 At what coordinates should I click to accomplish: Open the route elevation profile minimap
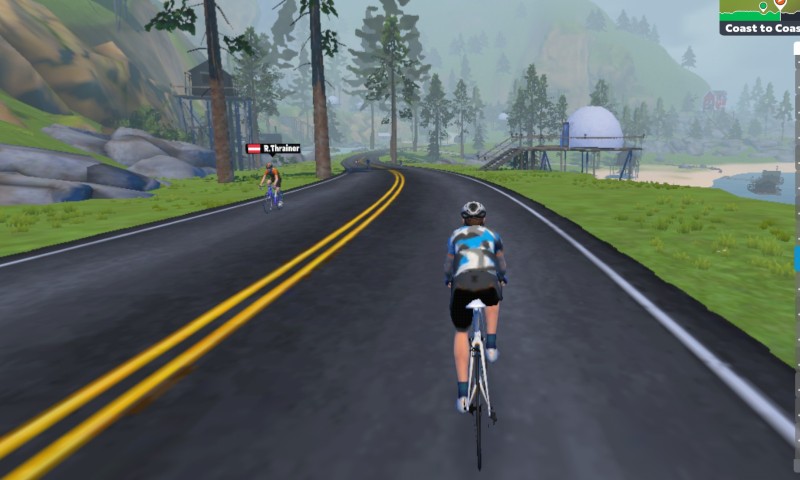coord(760,9)
